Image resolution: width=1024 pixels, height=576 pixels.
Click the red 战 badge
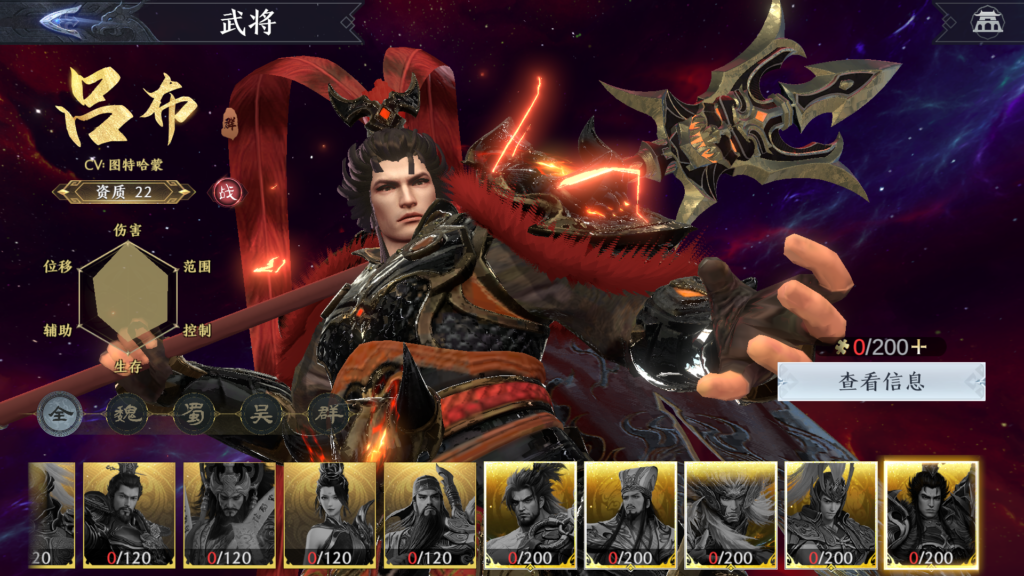tap(225, 191)
